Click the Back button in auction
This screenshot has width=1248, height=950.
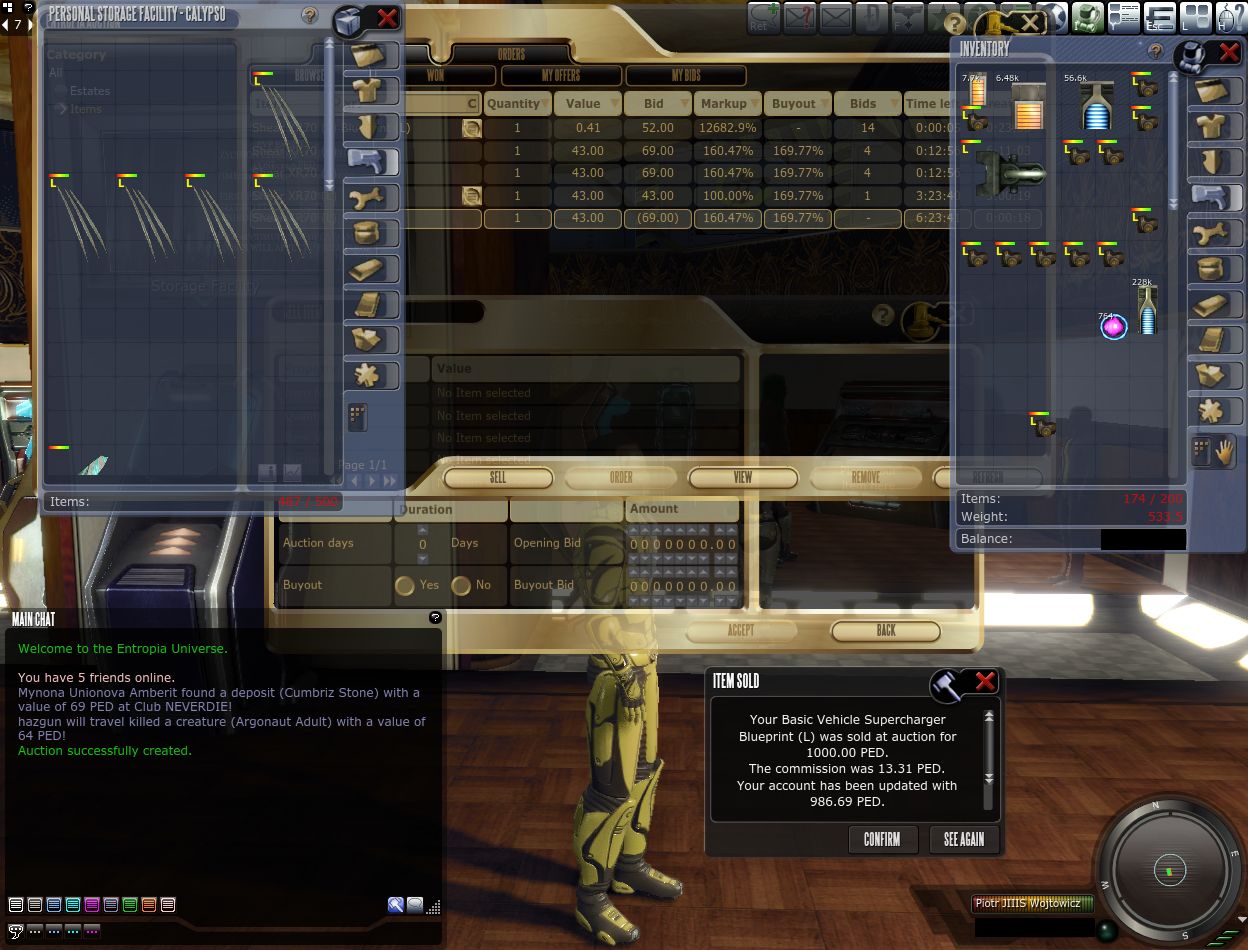pos(886,631)
